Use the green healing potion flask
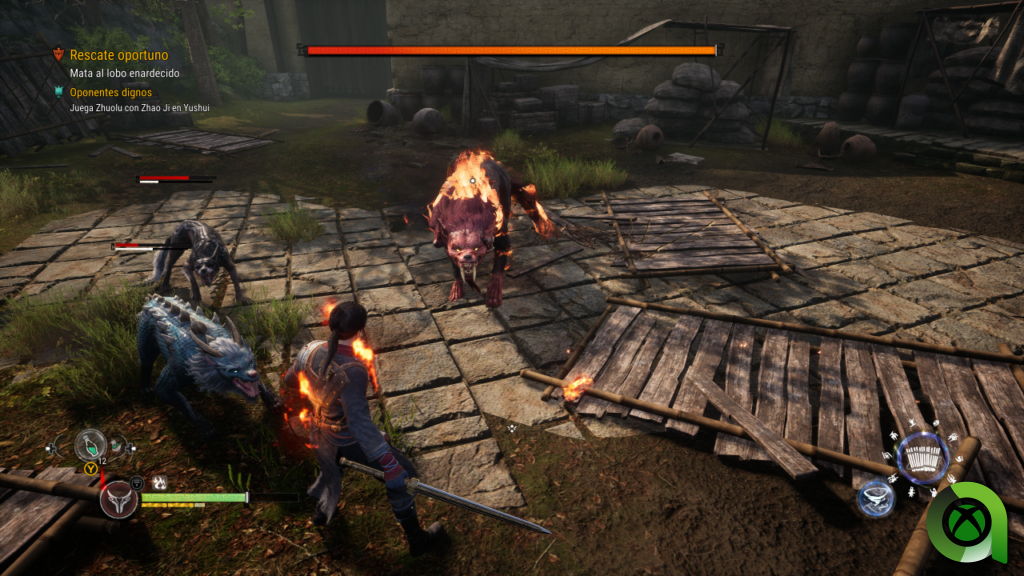The image size is (1024, 576). pos(91,445)
